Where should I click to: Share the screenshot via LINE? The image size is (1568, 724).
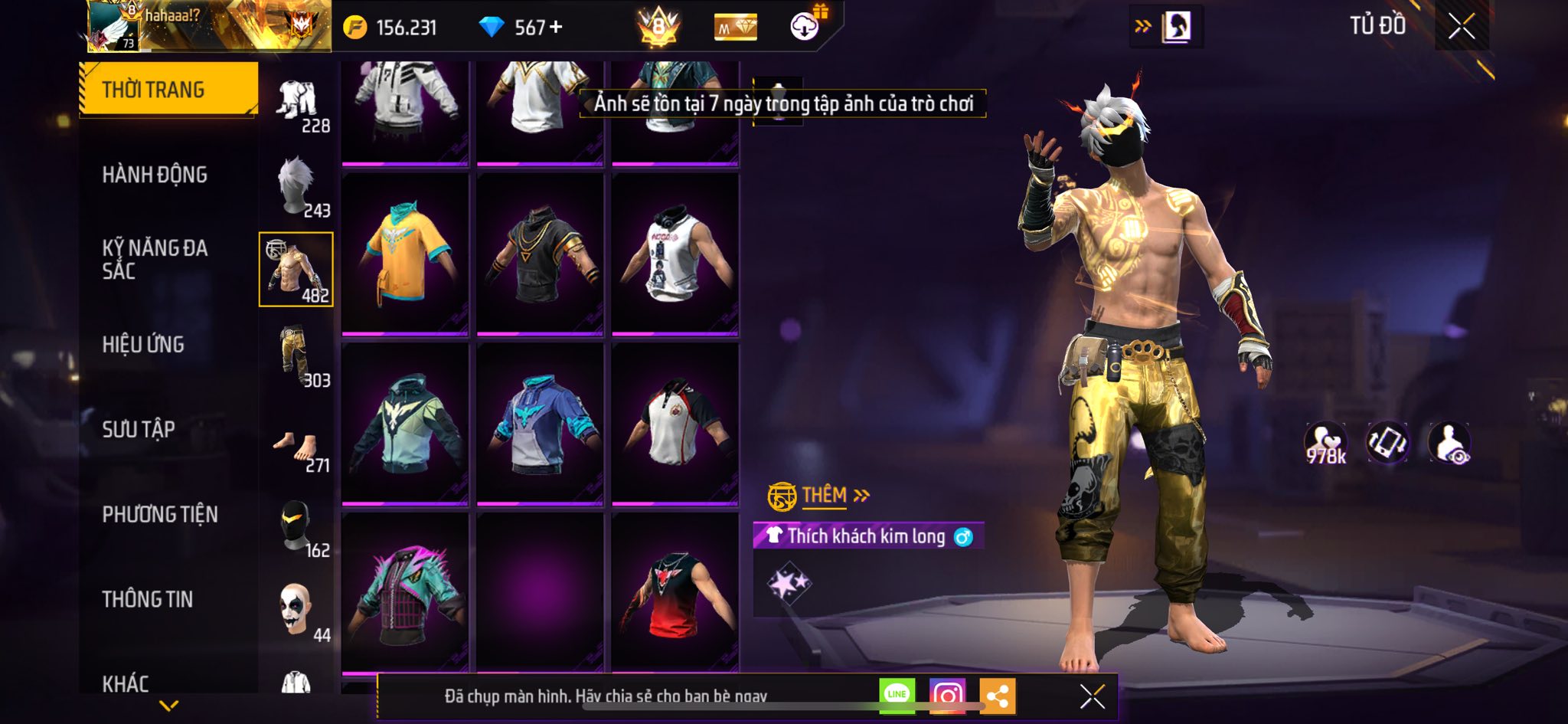pyautogui.click(x=897, y=695)
